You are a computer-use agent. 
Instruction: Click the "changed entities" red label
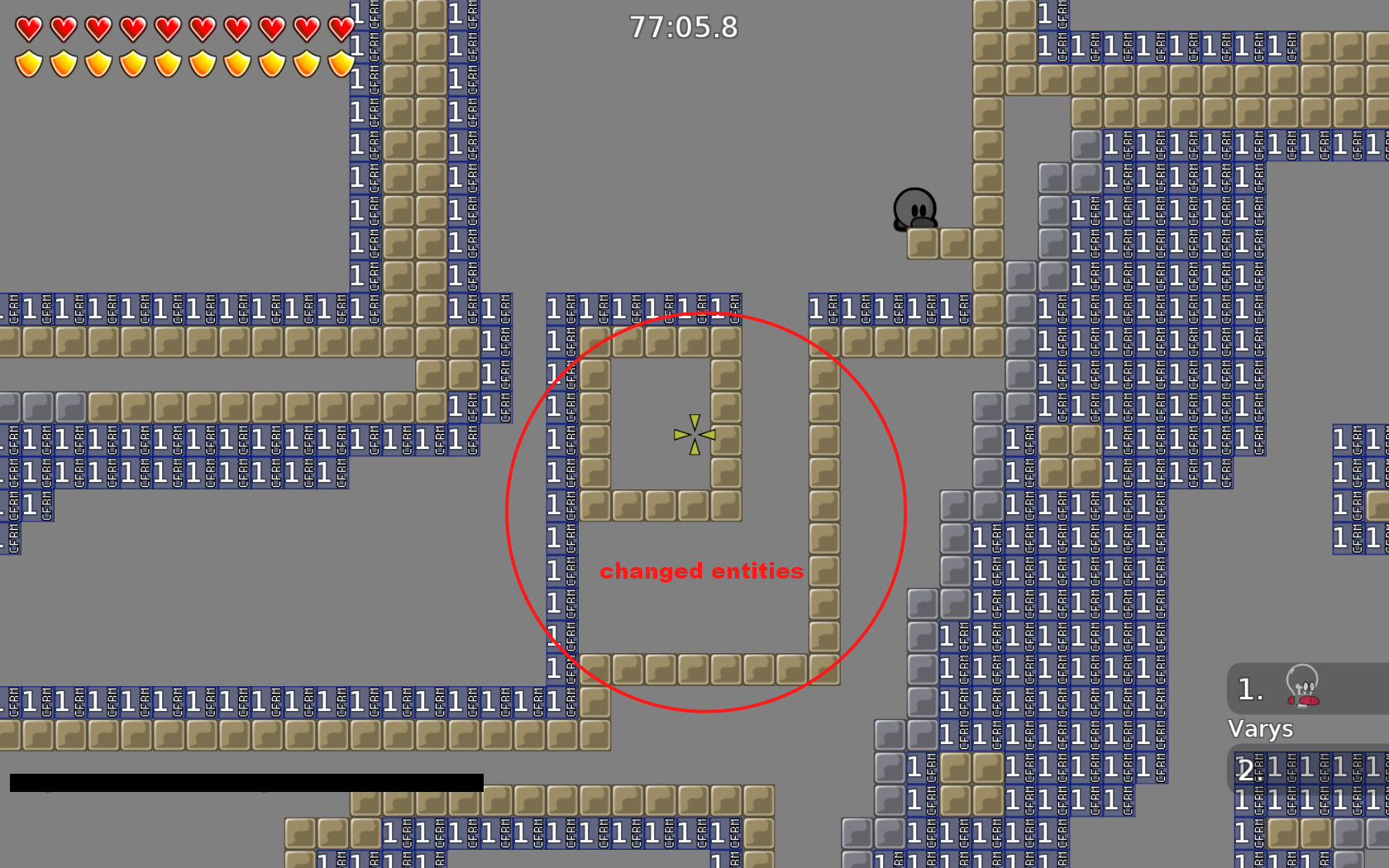703,570
